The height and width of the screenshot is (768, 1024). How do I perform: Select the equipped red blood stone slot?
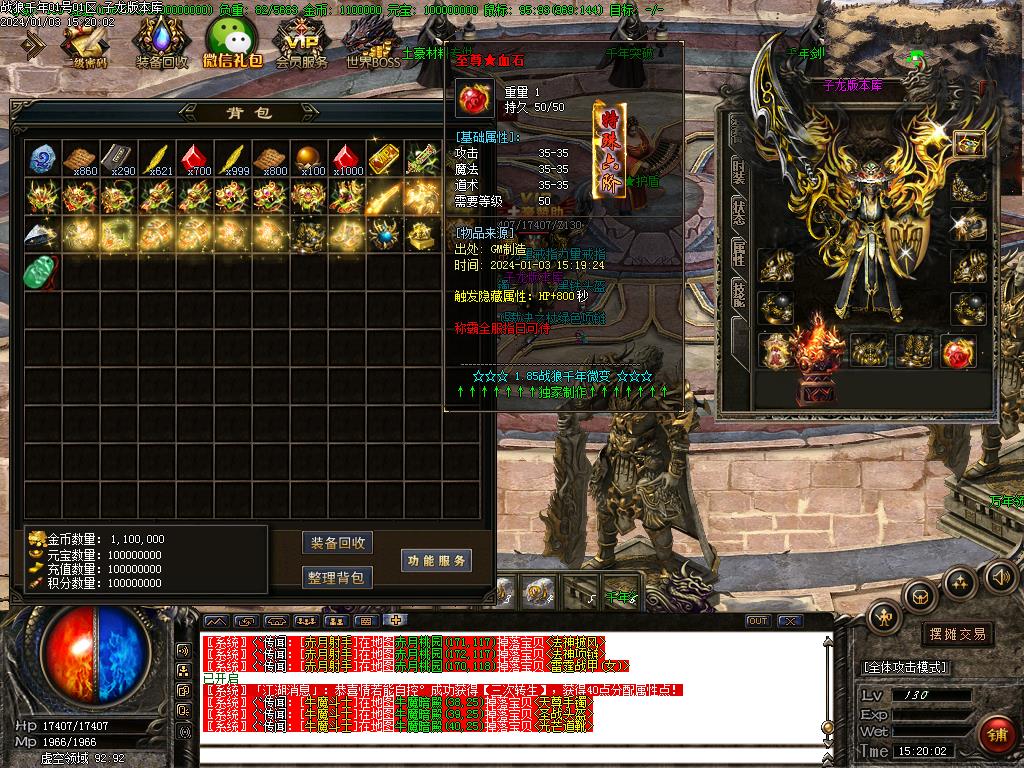pyautogui.click(x=958, y=352)
